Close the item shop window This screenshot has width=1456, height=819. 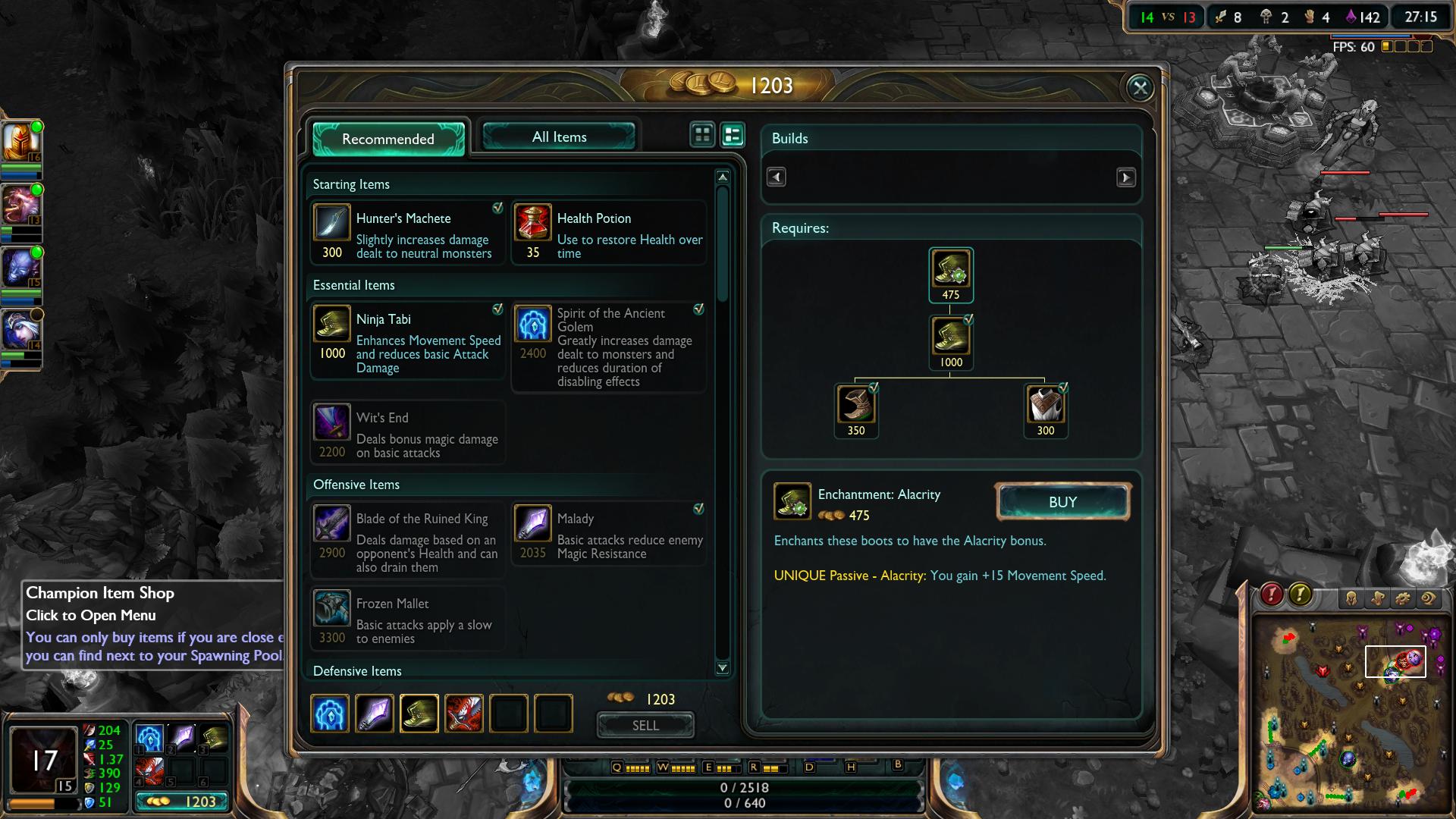[x=1140, y=88]
